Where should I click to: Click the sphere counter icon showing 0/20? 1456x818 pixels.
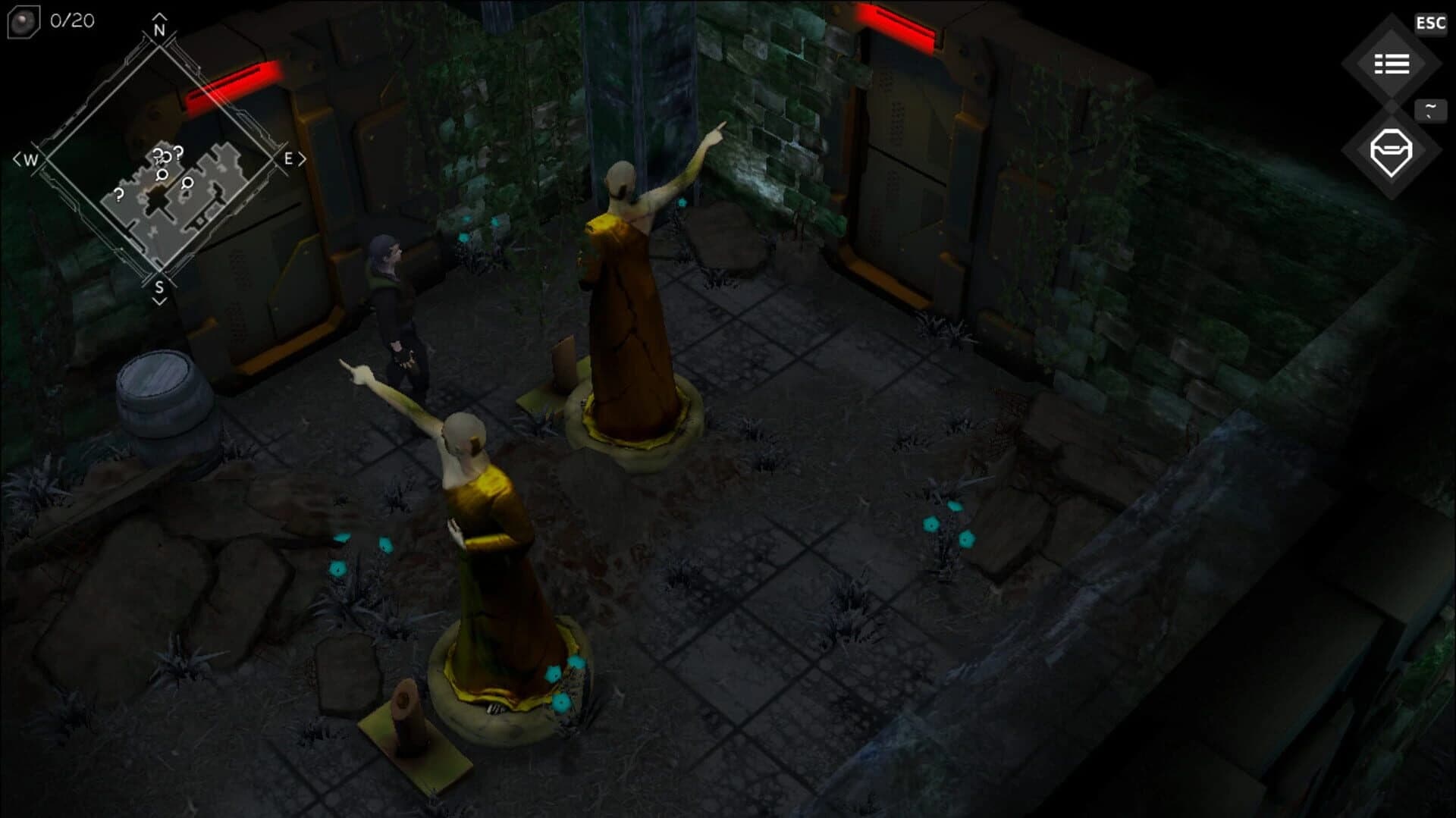point(23,20)
